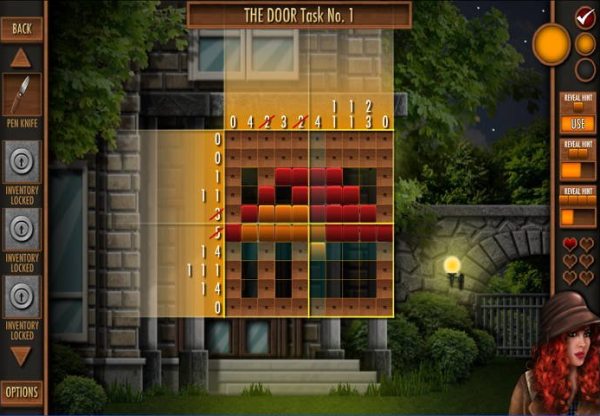This screenshot has width=600, height=416.
Task: Click the inventory up arrow
Action: coord(21,58)
